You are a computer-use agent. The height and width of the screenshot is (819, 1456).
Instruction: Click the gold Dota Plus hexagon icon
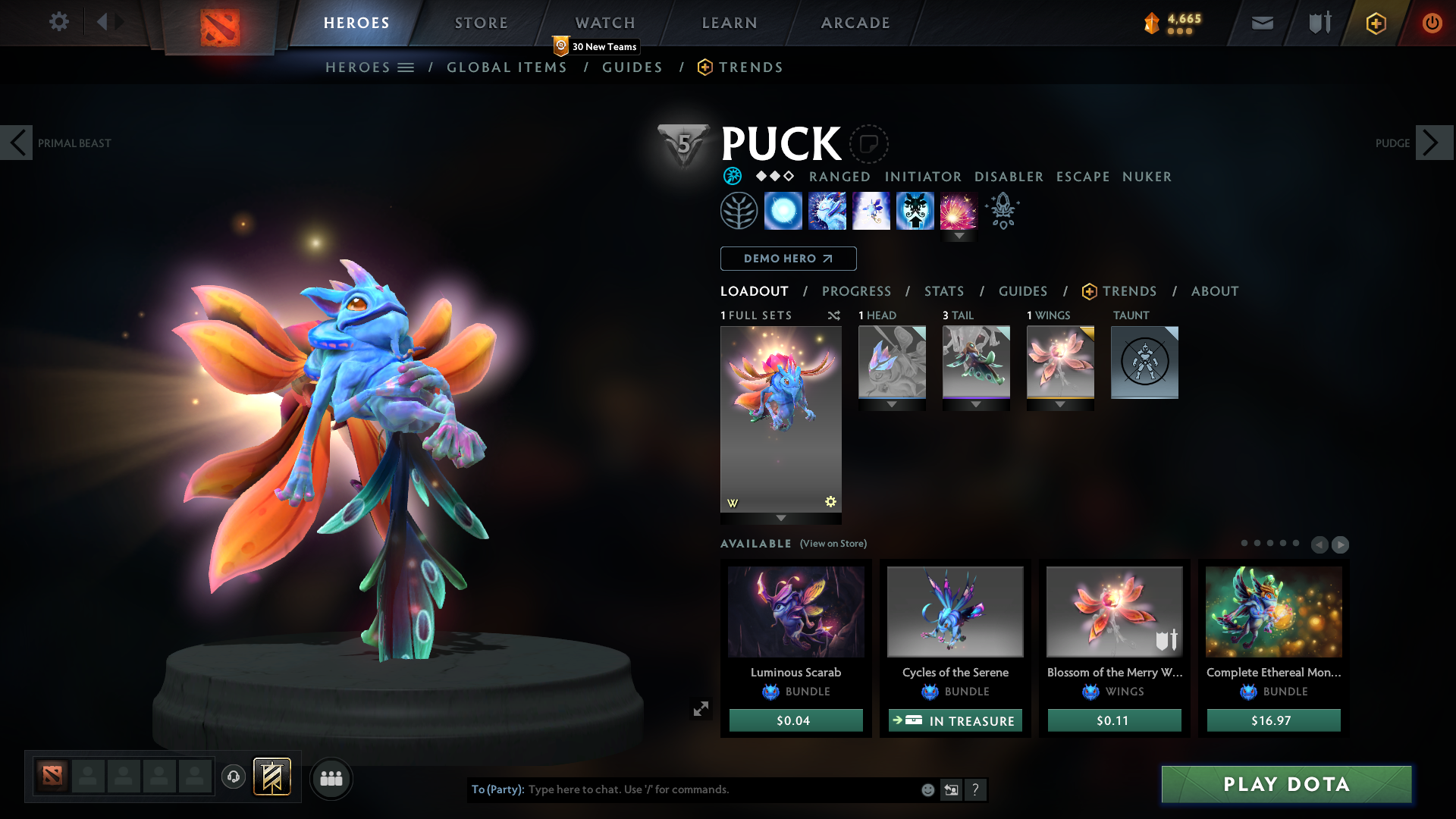click(x=1376, y=23)
